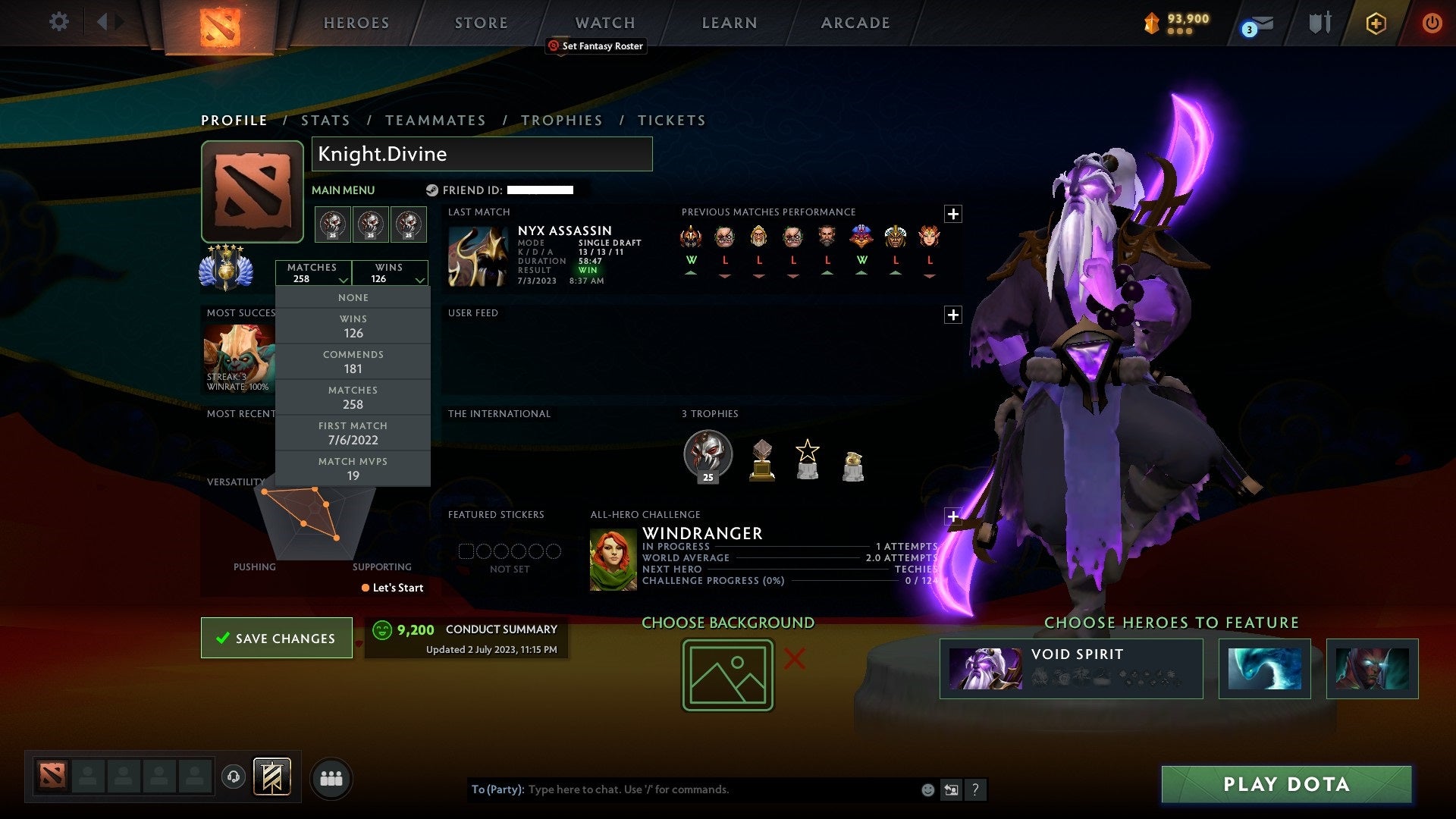Screen dimensions: 1456x819
Task: Open the Battle Pass coin icon
Action: [x=1150, y=23]
